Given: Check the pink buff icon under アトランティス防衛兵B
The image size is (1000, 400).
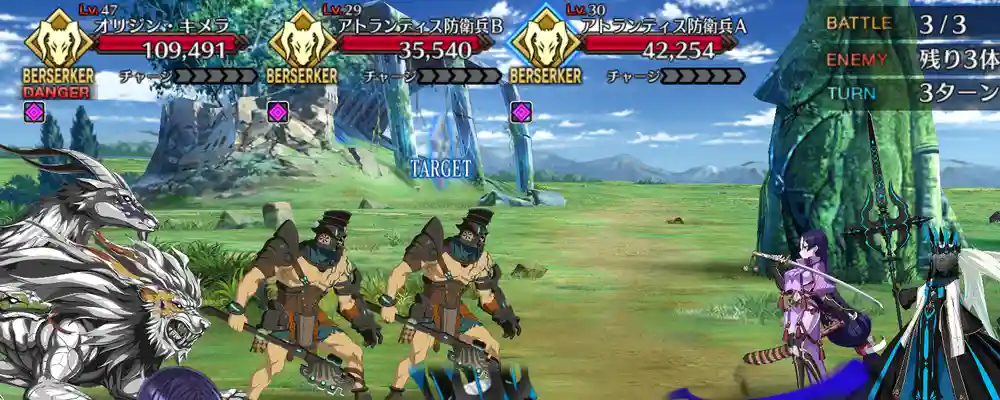Looking at the screenshot, I should [x=277, y=112].
